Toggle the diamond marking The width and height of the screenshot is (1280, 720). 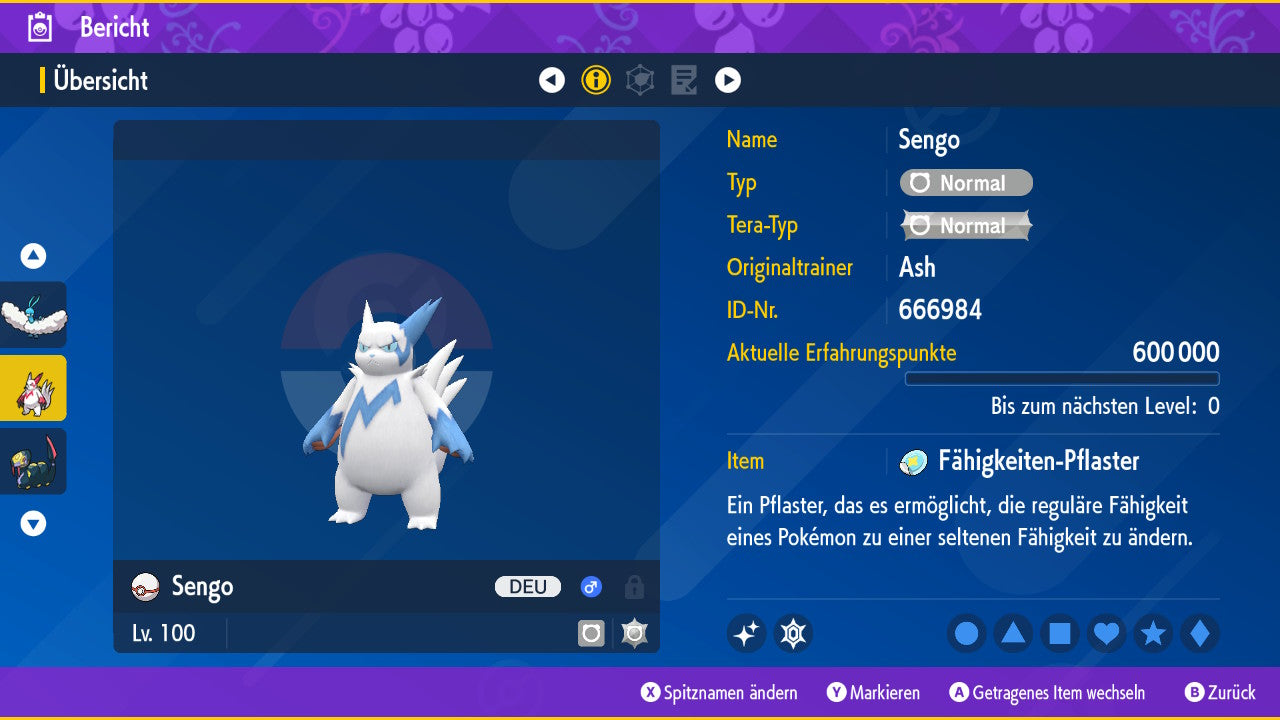click(1200, 634)
